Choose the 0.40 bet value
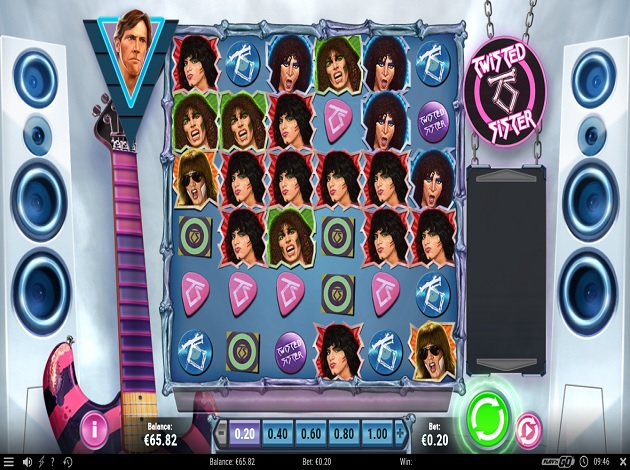 [x=280, y=434]
